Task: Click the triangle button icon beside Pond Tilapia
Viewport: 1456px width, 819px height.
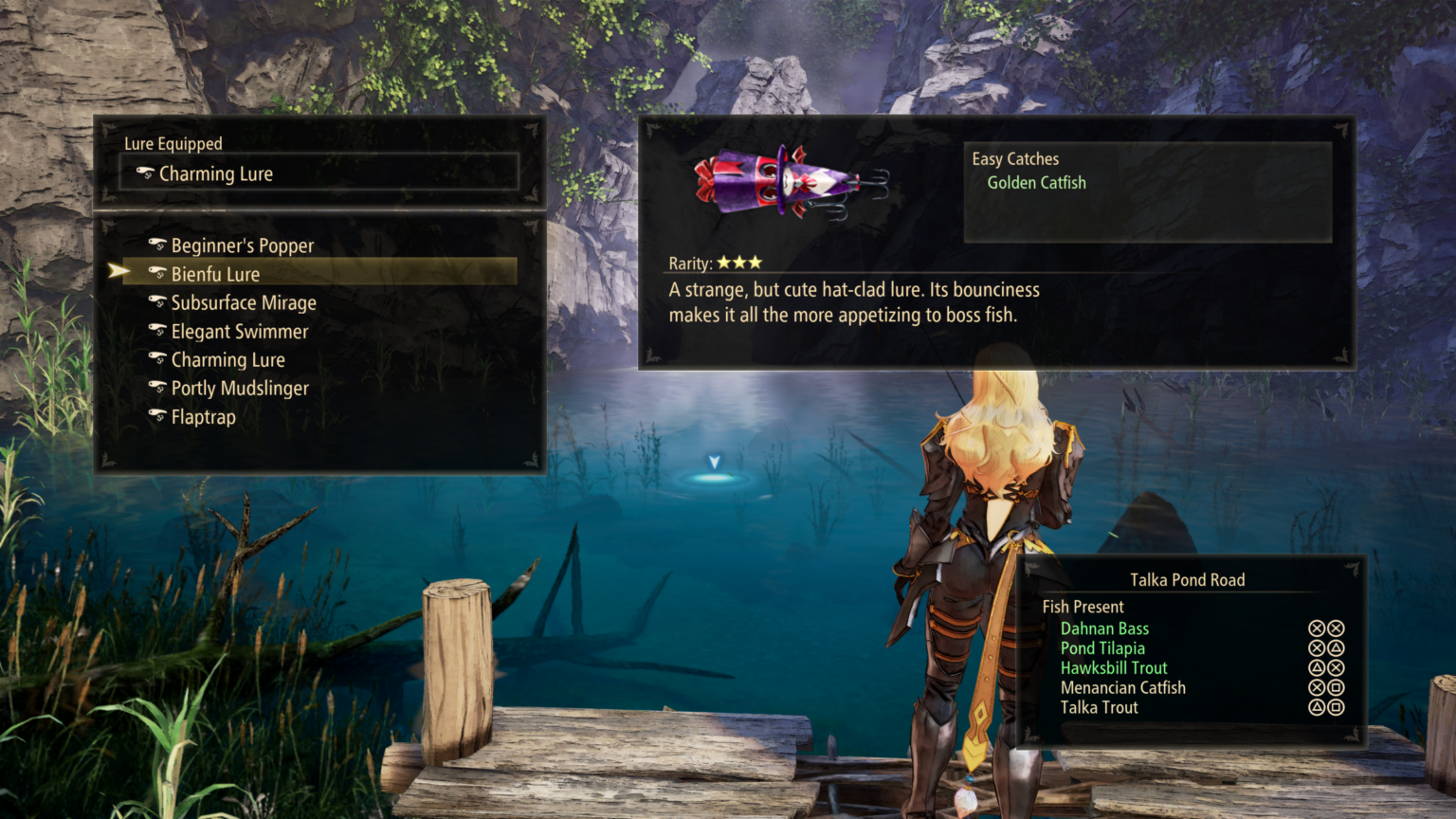Action: [x=1337, y=648]
